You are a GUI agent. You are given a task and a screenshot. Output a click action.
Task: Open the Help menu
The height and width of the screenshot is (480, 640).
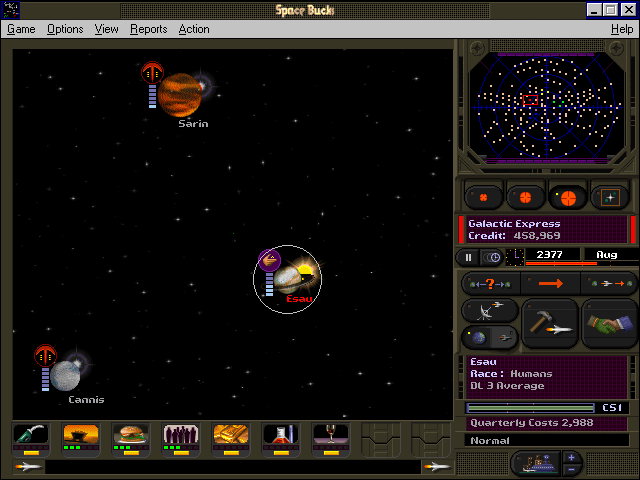click(621, 29)
